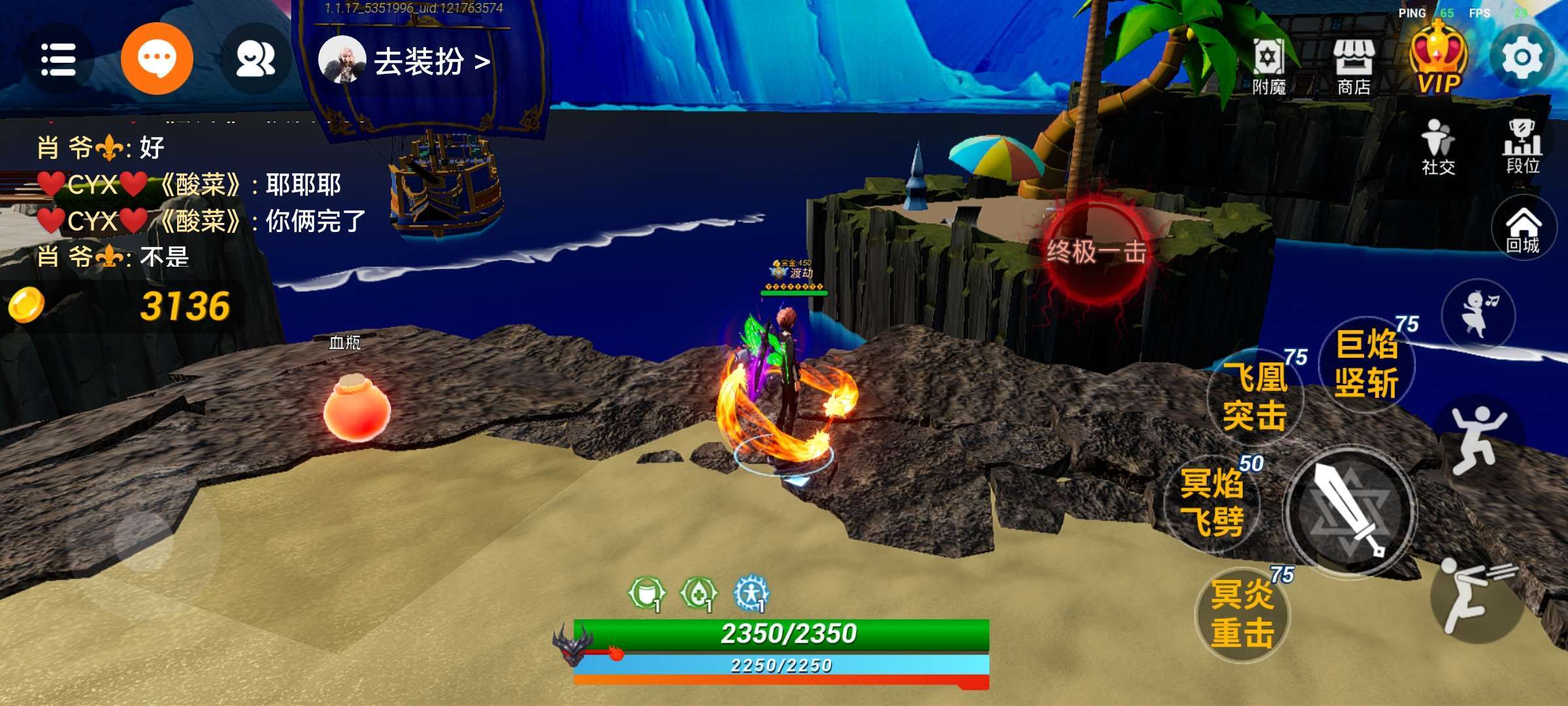Use the 飞凰突击 skill
The image size is (1568, 706).
click(1255, 397)
